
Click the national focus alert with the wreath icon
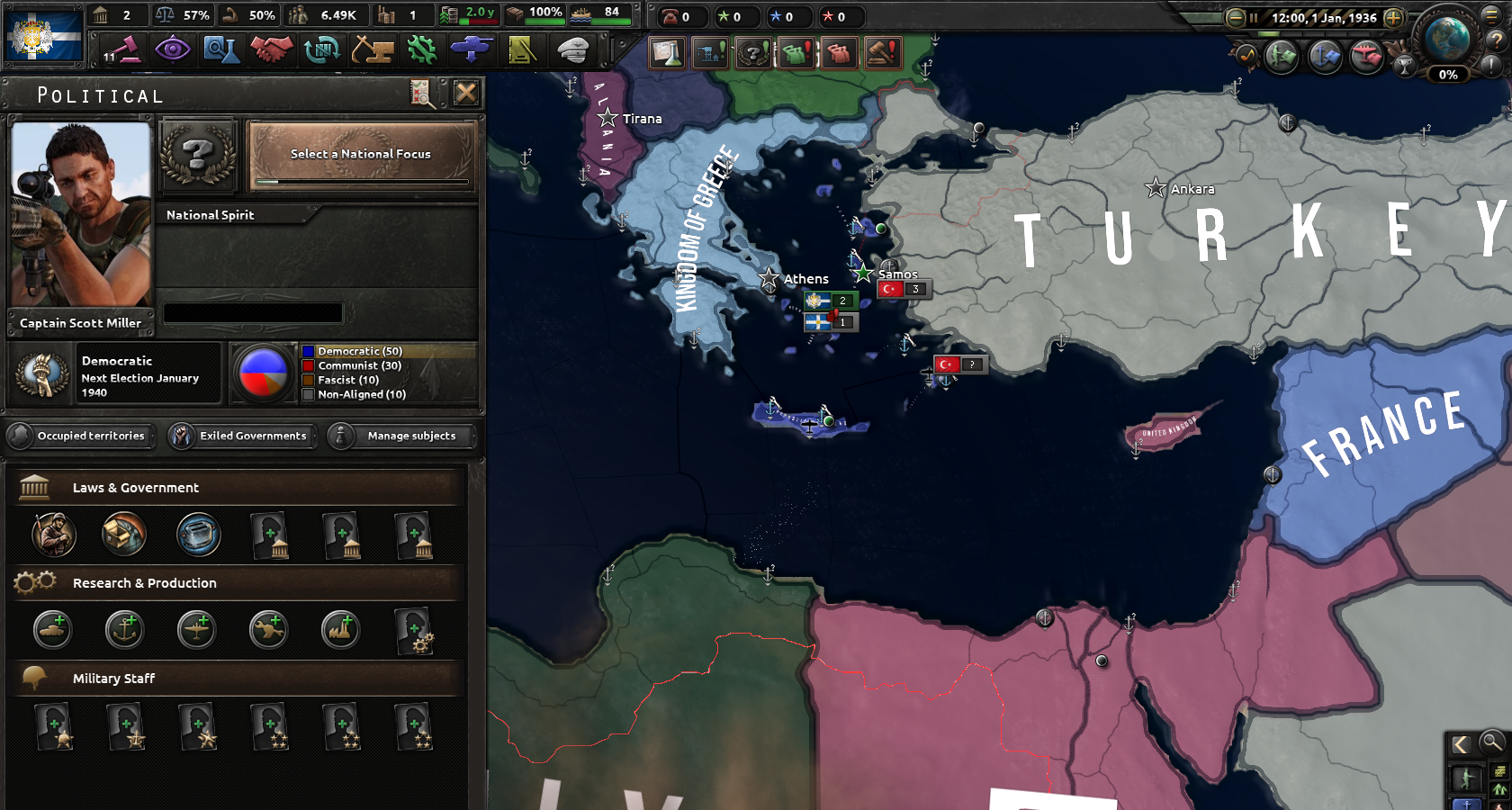pos(753,53)
